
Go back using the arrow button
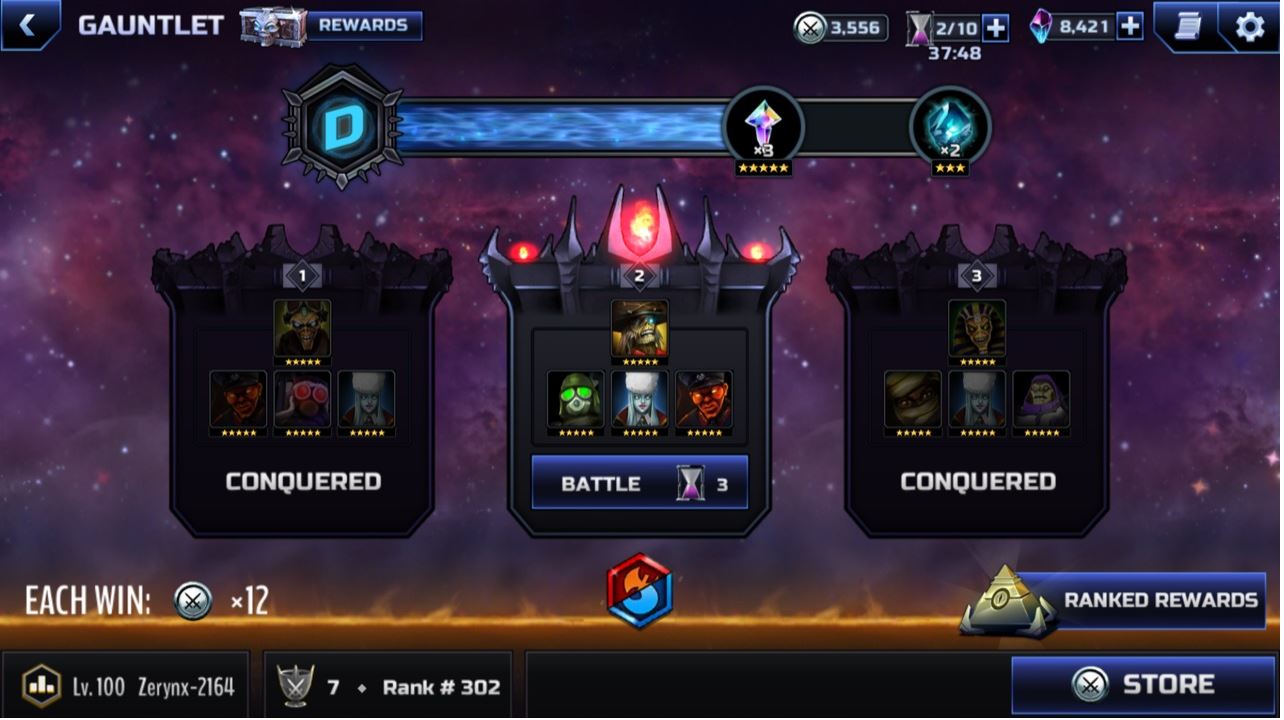[x=27, y=25]
